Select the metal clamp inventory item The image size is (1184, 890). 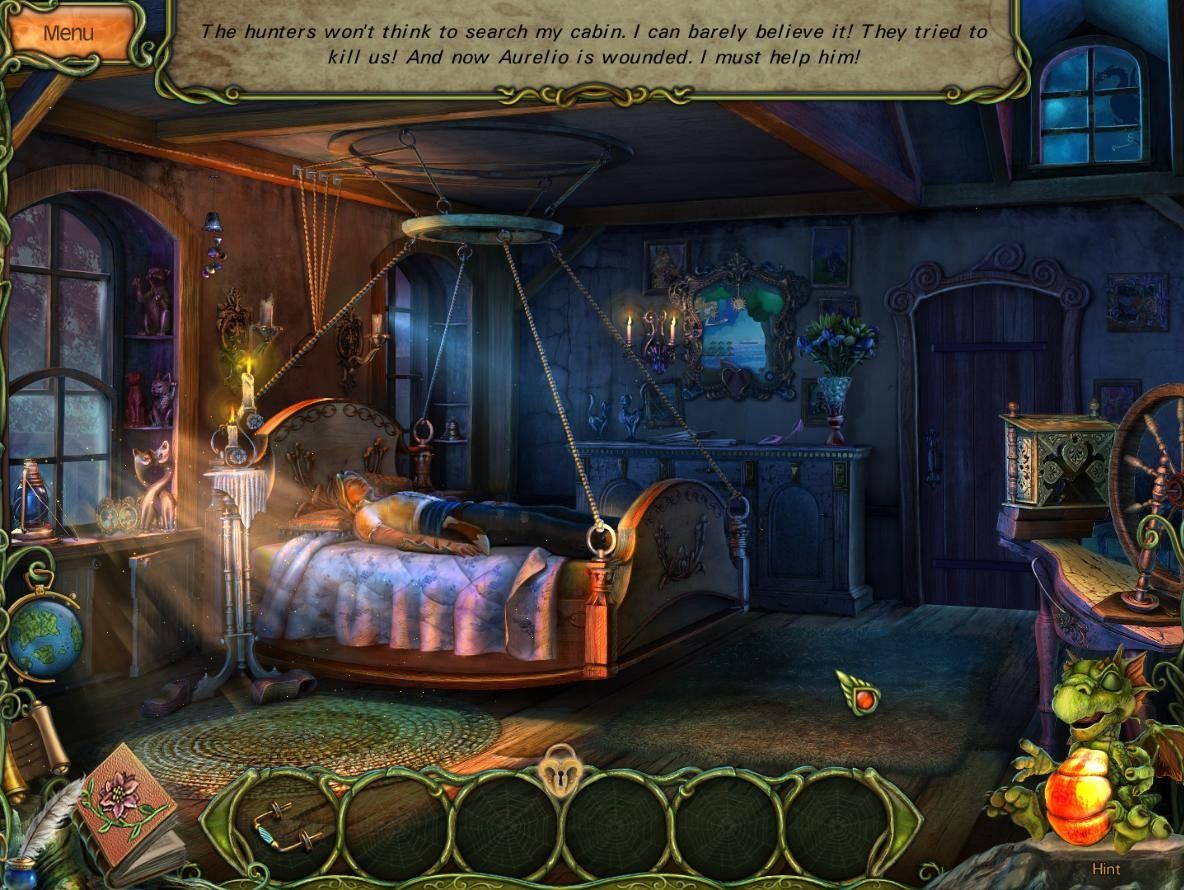click(285, 824)
